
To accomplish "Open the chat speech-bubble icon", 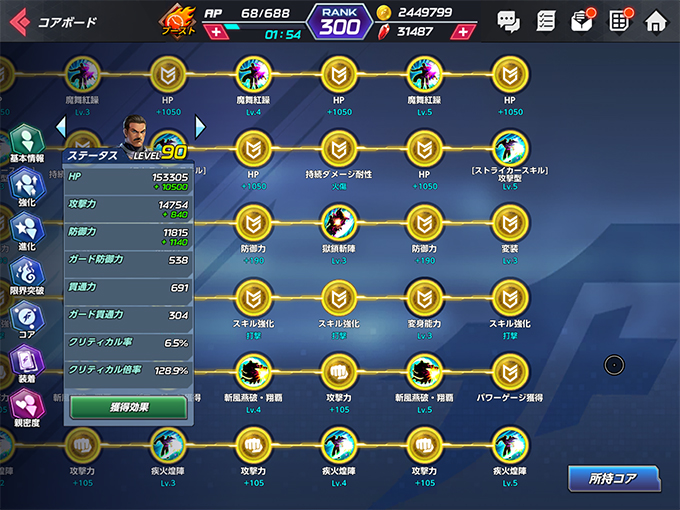I will pos(508,20).
